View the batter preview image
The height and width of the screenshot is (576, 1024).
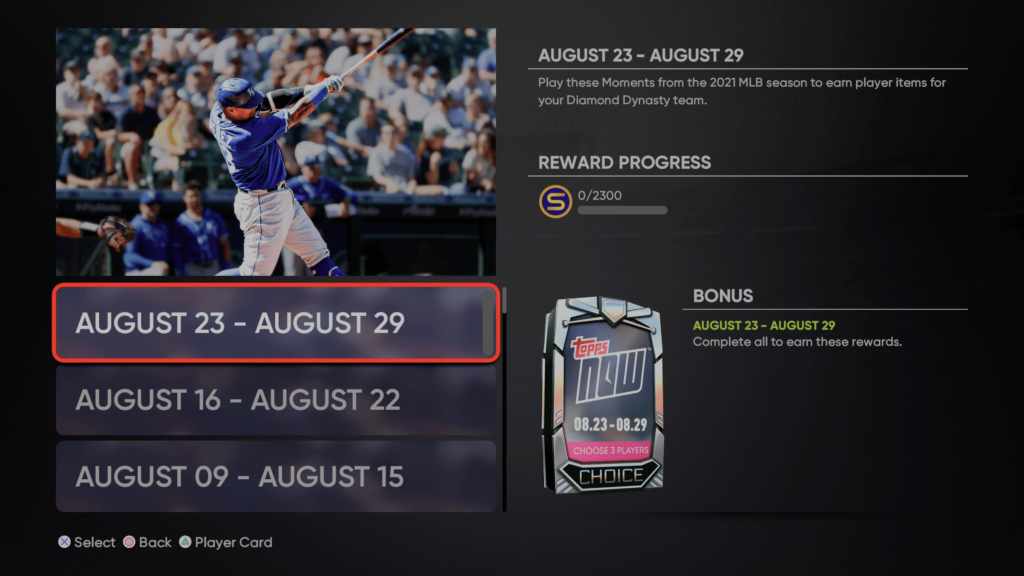click(276, 151)
